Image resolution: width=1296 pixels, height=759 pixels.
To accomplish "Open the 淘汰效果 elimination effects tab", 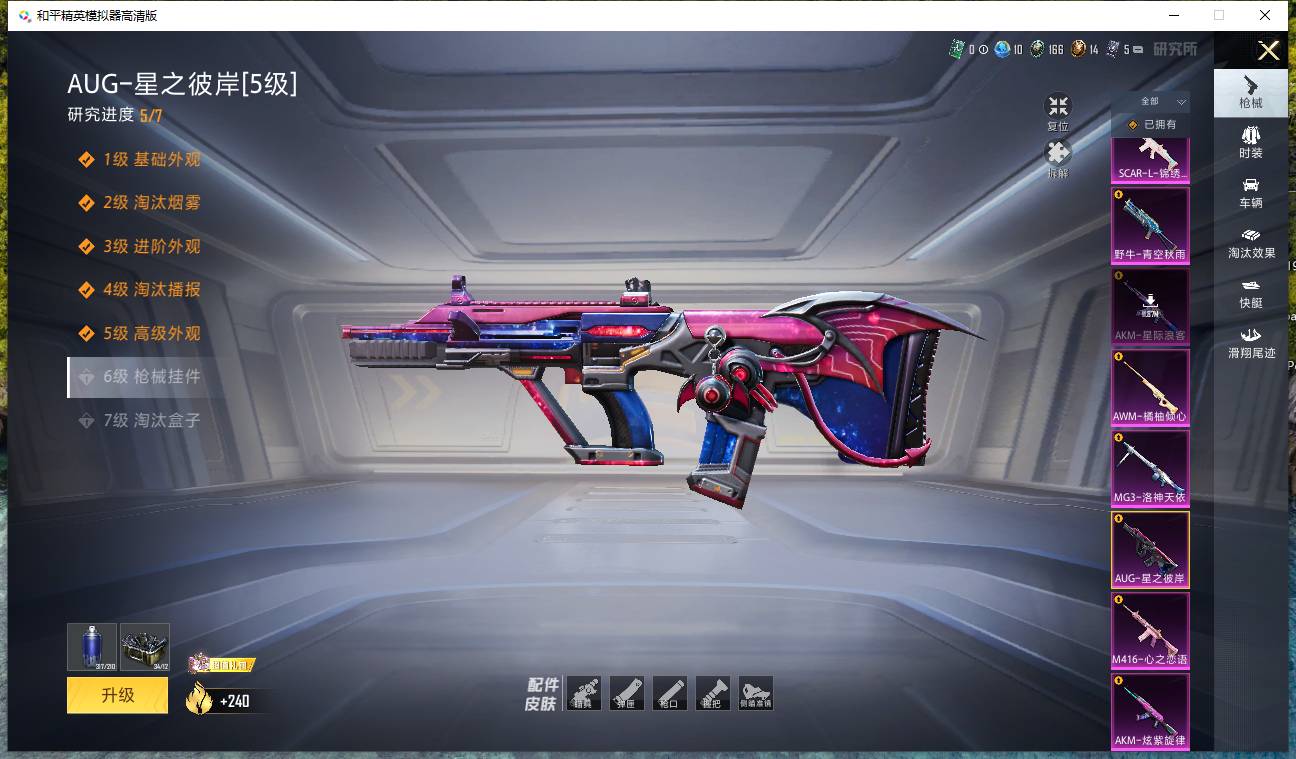I will [x=1250, y=243].
